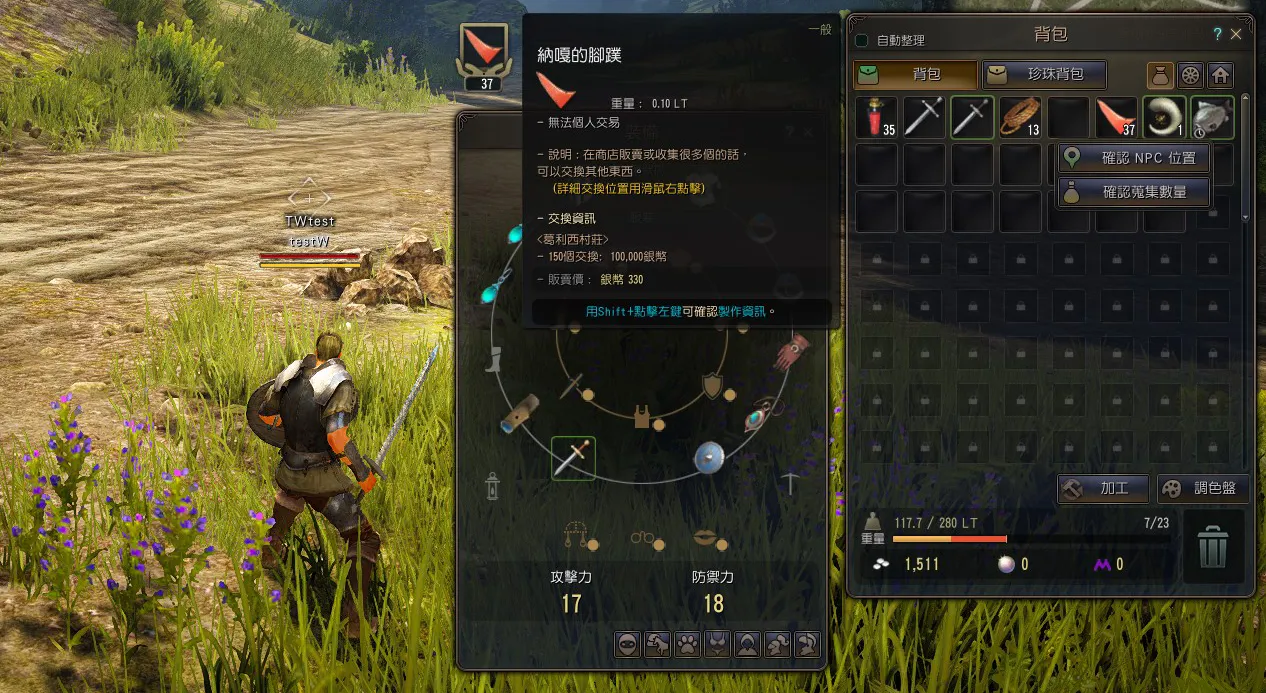Select the white horn item slot
Image resolution: width=1266 pixels, height=693 pixels.
[x=1164, y=117]
